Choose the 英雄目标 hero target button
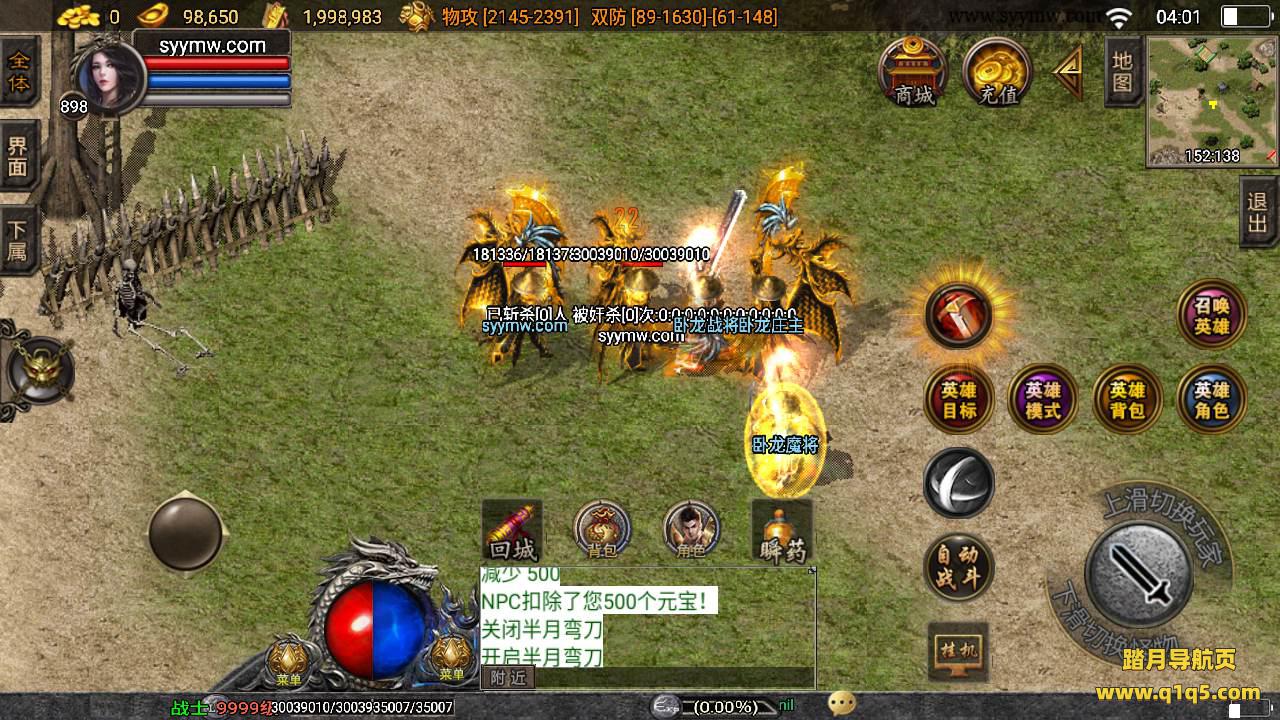The image size is (1280, 720). pos(959,399)
